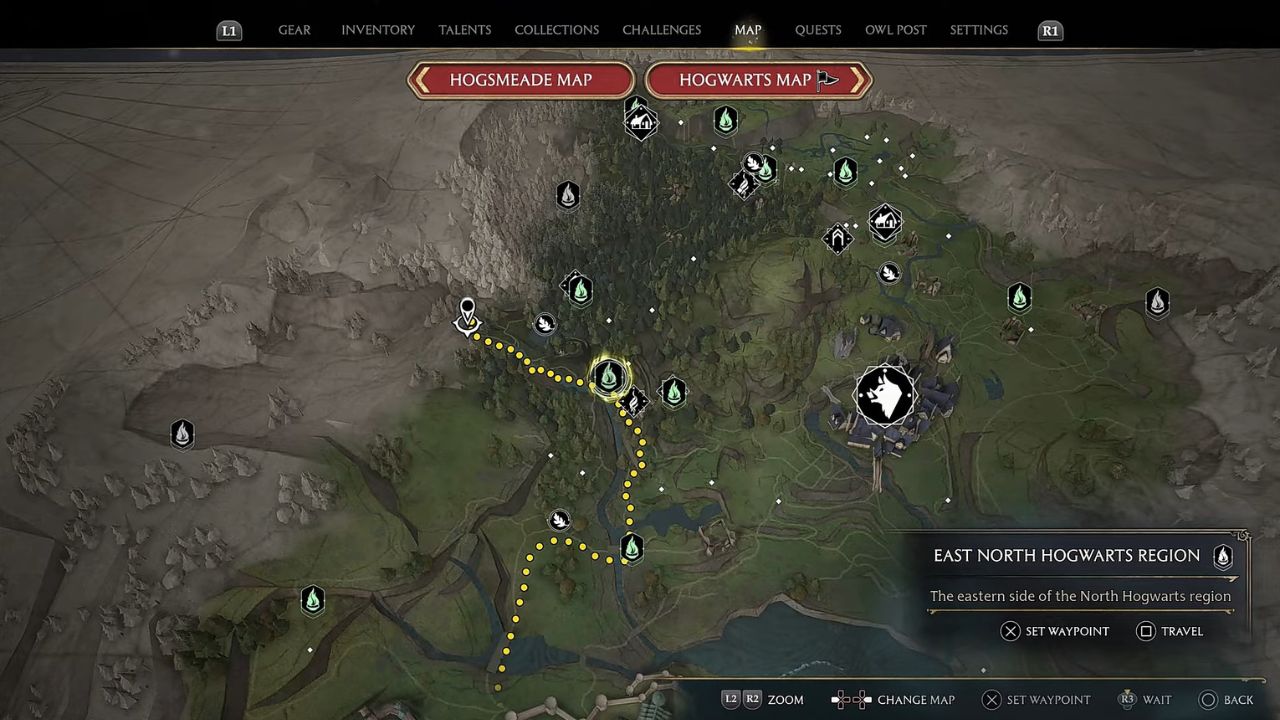Click the Floo Flame icon at far right edge
This screenshot has height=720, width=1280.
tap(1157, 303)
